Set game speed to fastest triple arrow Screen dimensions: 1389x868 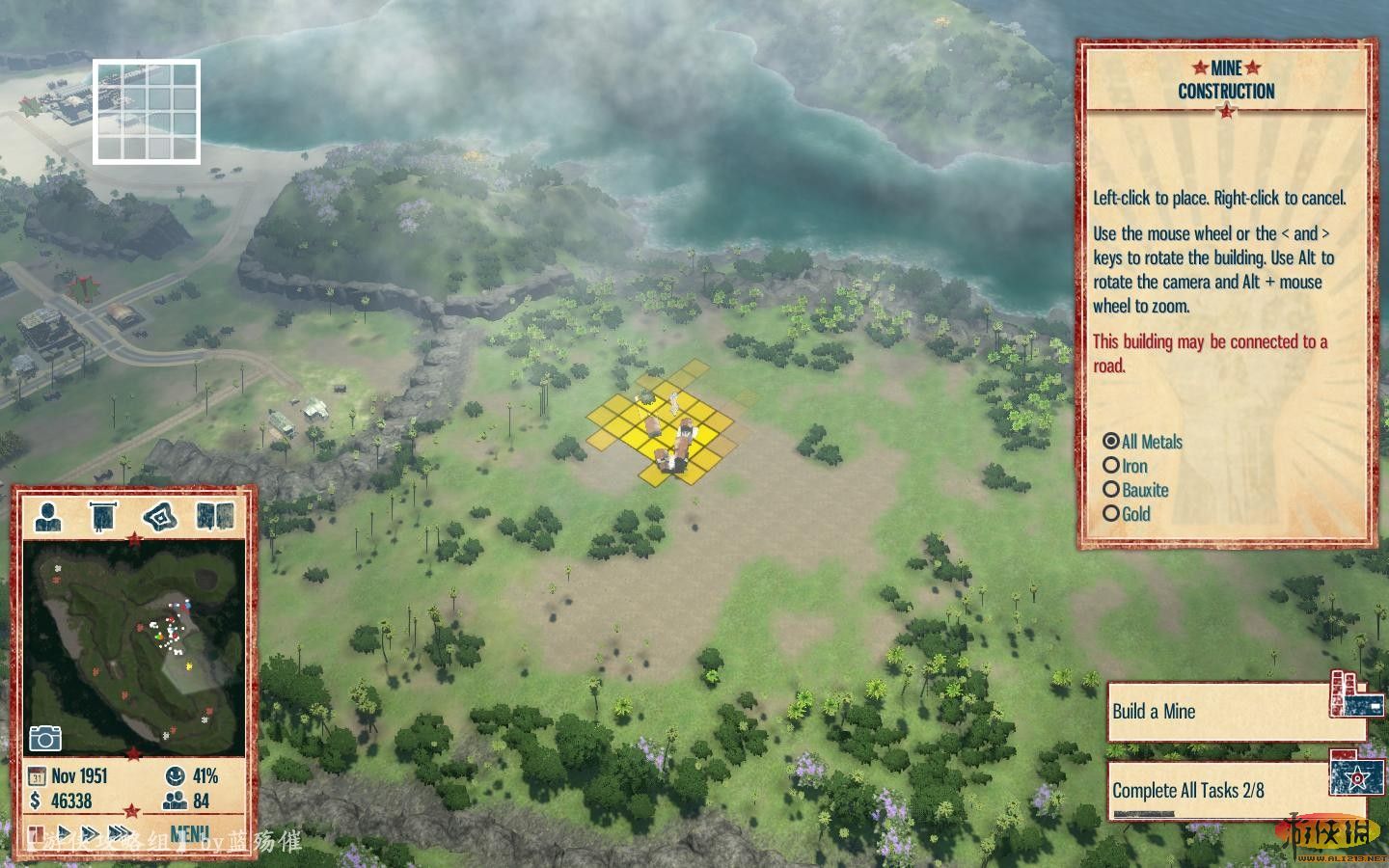121,833
